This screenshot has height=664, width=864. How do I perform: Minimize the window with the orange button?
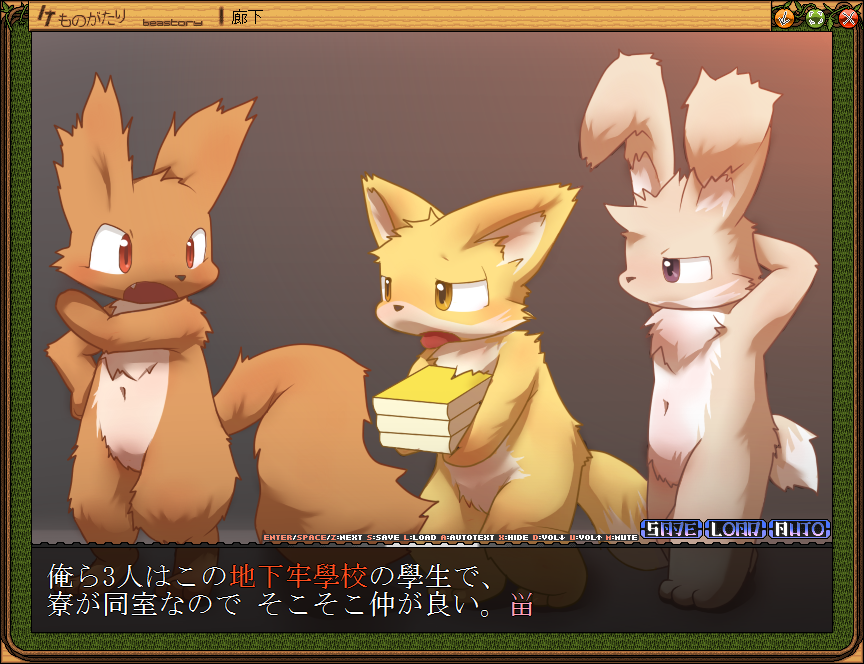click(785, 17)
